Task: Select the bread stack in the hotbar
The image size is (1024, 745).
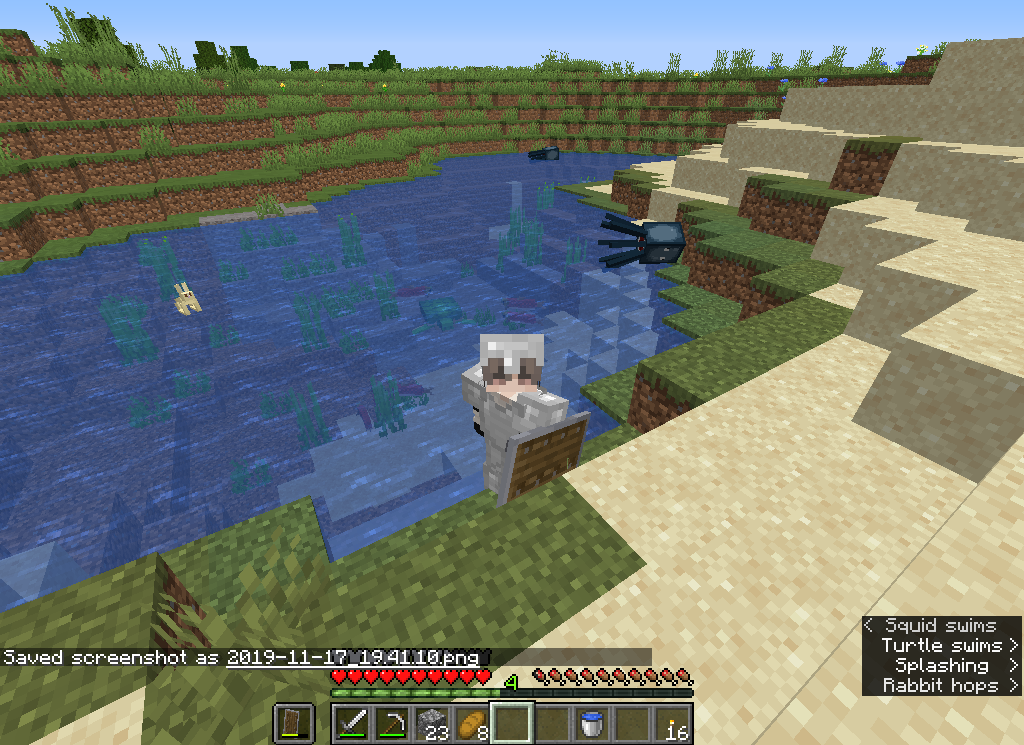Action: tap(472, 722)
